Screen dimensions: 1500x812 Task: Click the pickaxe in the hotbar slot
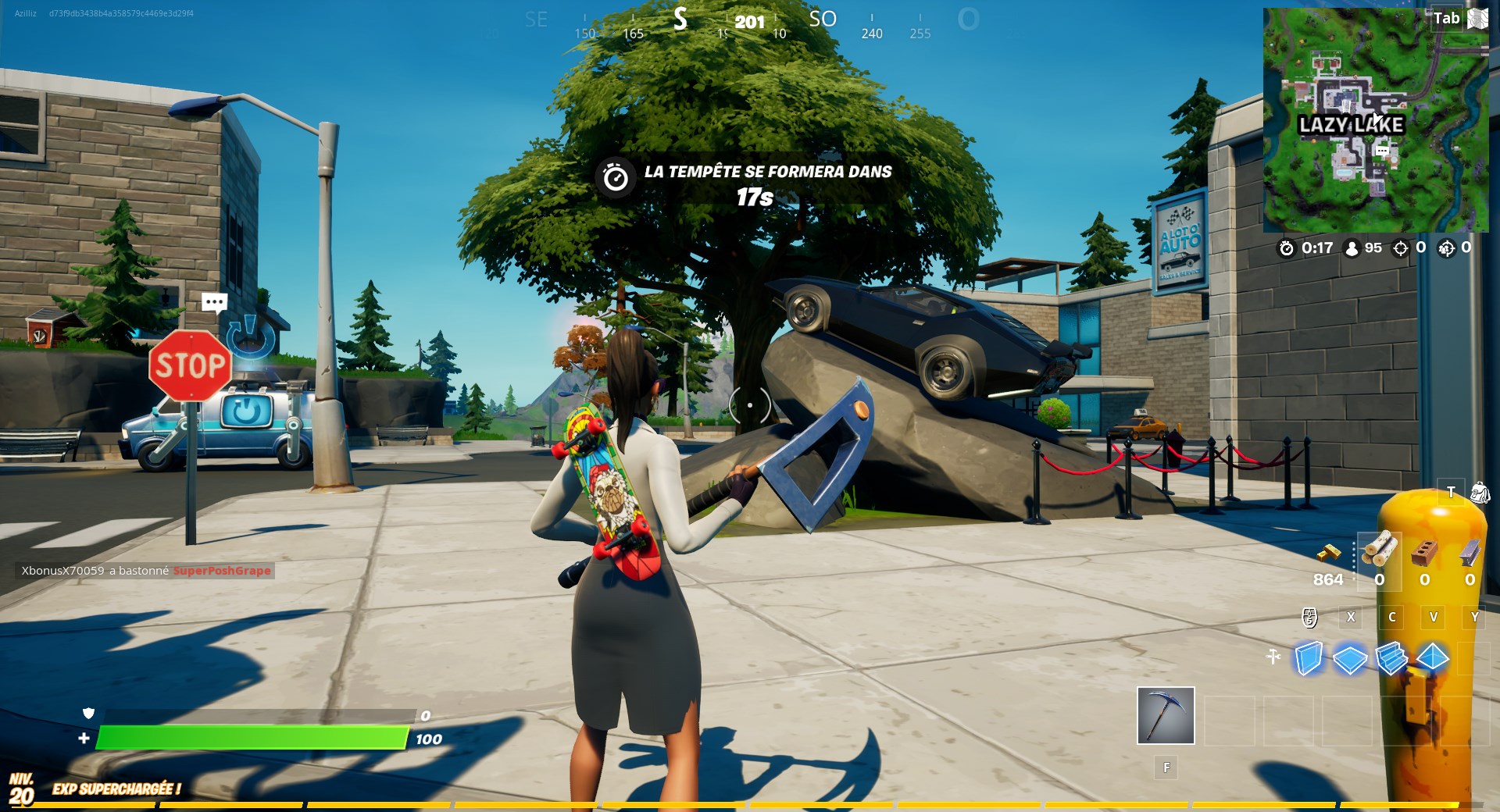(x=1165, y=714)
